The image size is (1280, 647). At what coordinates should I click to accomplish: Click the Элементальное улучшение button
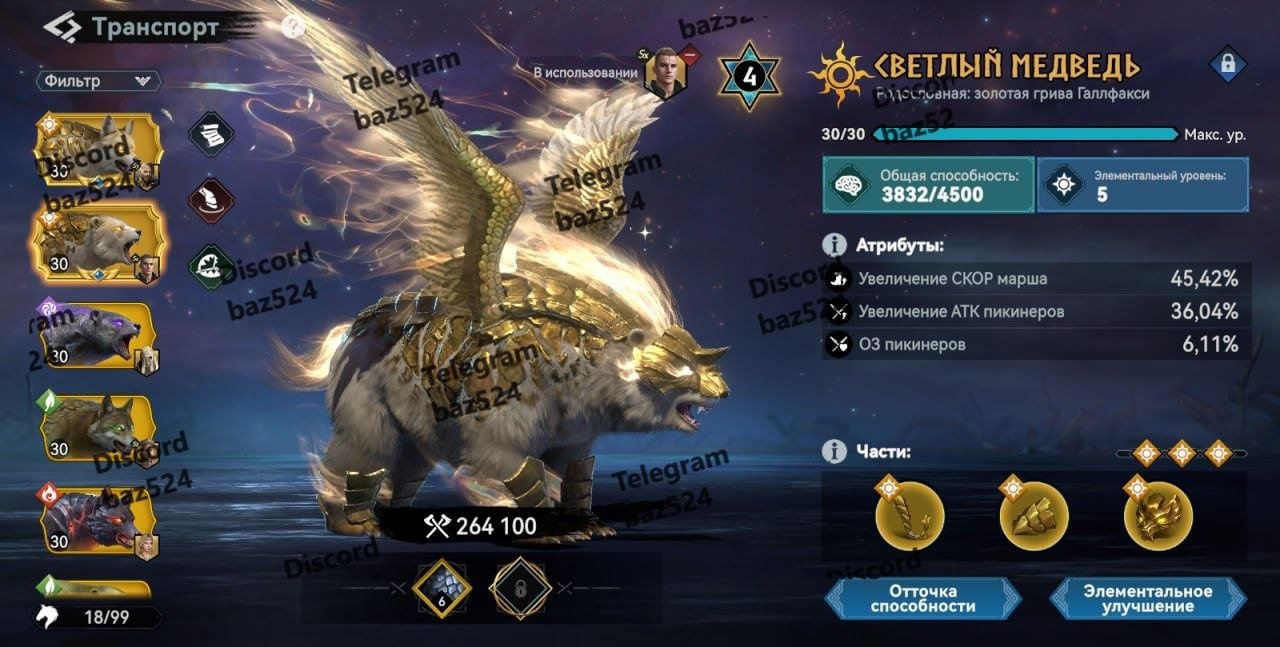click(1148, 599)
